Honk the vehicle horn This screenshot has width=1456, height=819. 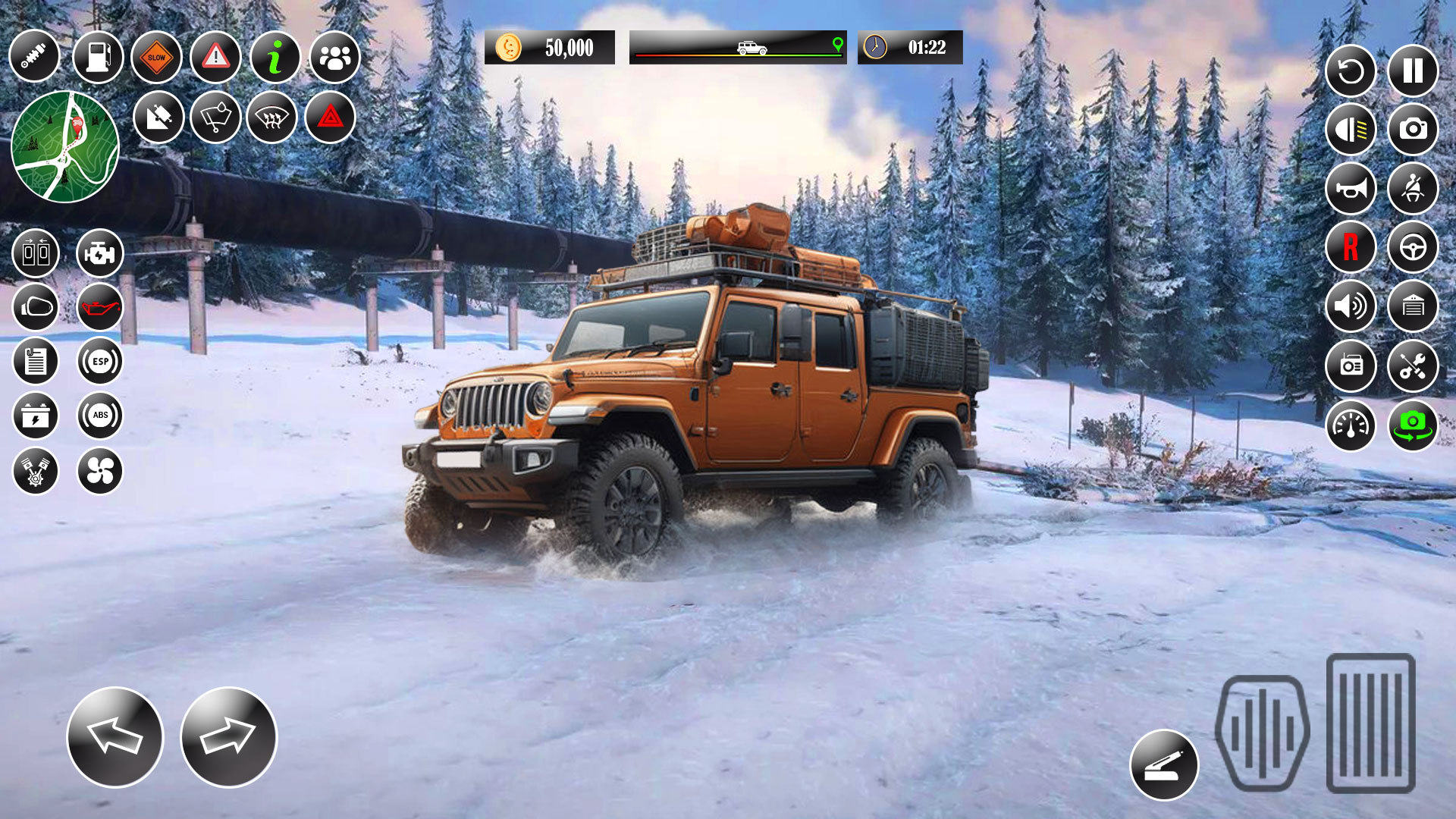coord(1351,189)
